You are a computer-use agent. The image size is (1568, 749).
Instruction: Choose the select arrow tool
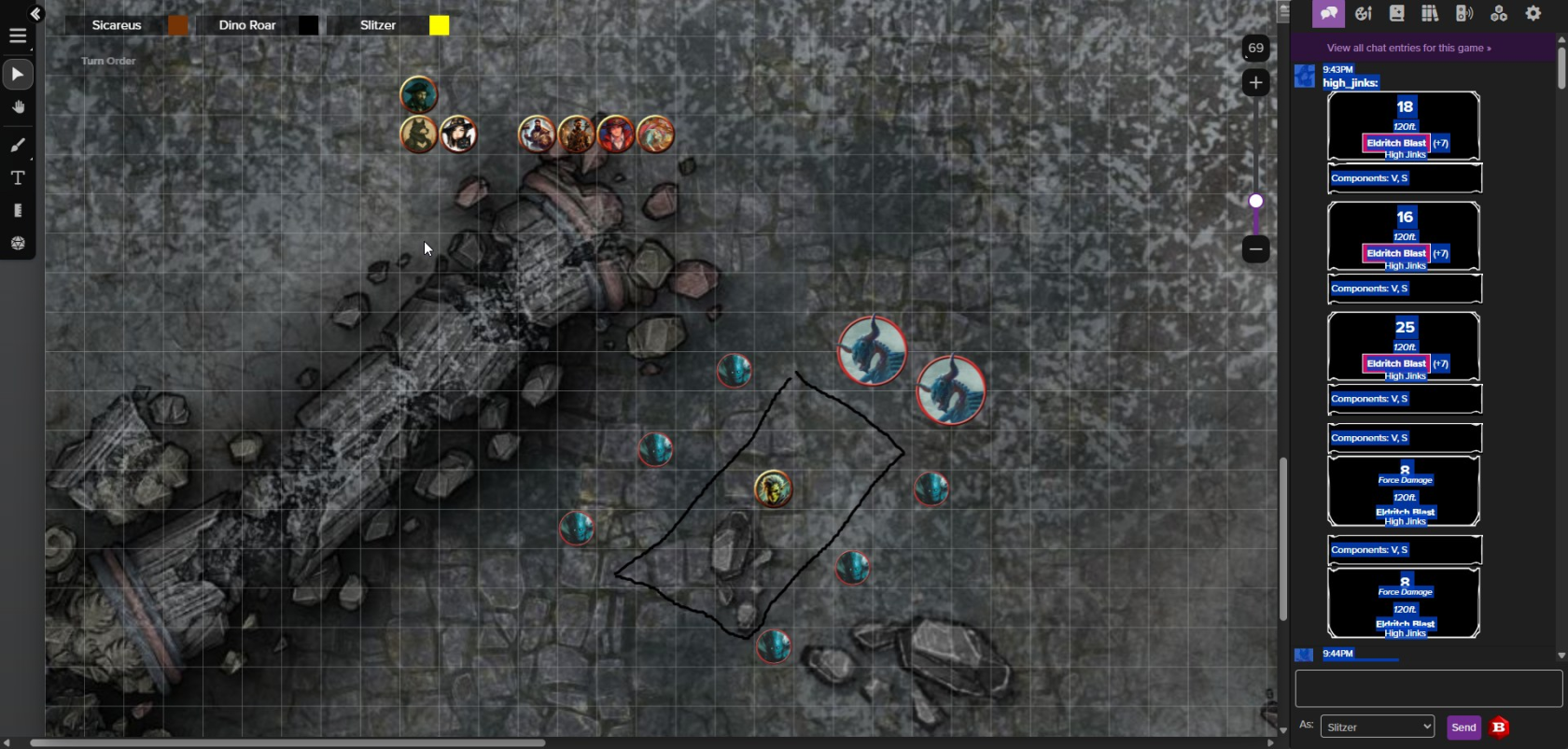tap(18, 74)
